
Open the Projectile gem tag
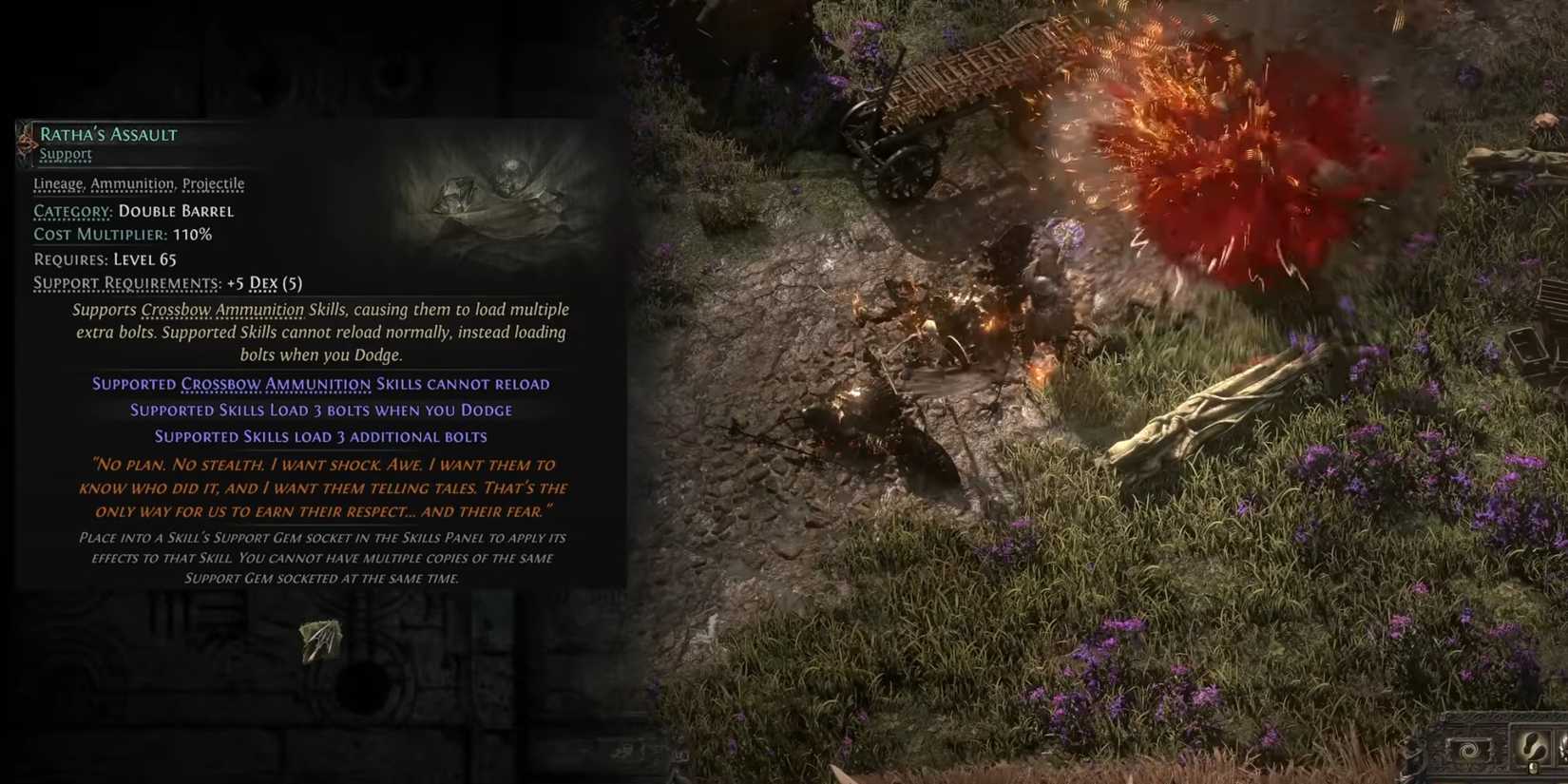(213, 182)
